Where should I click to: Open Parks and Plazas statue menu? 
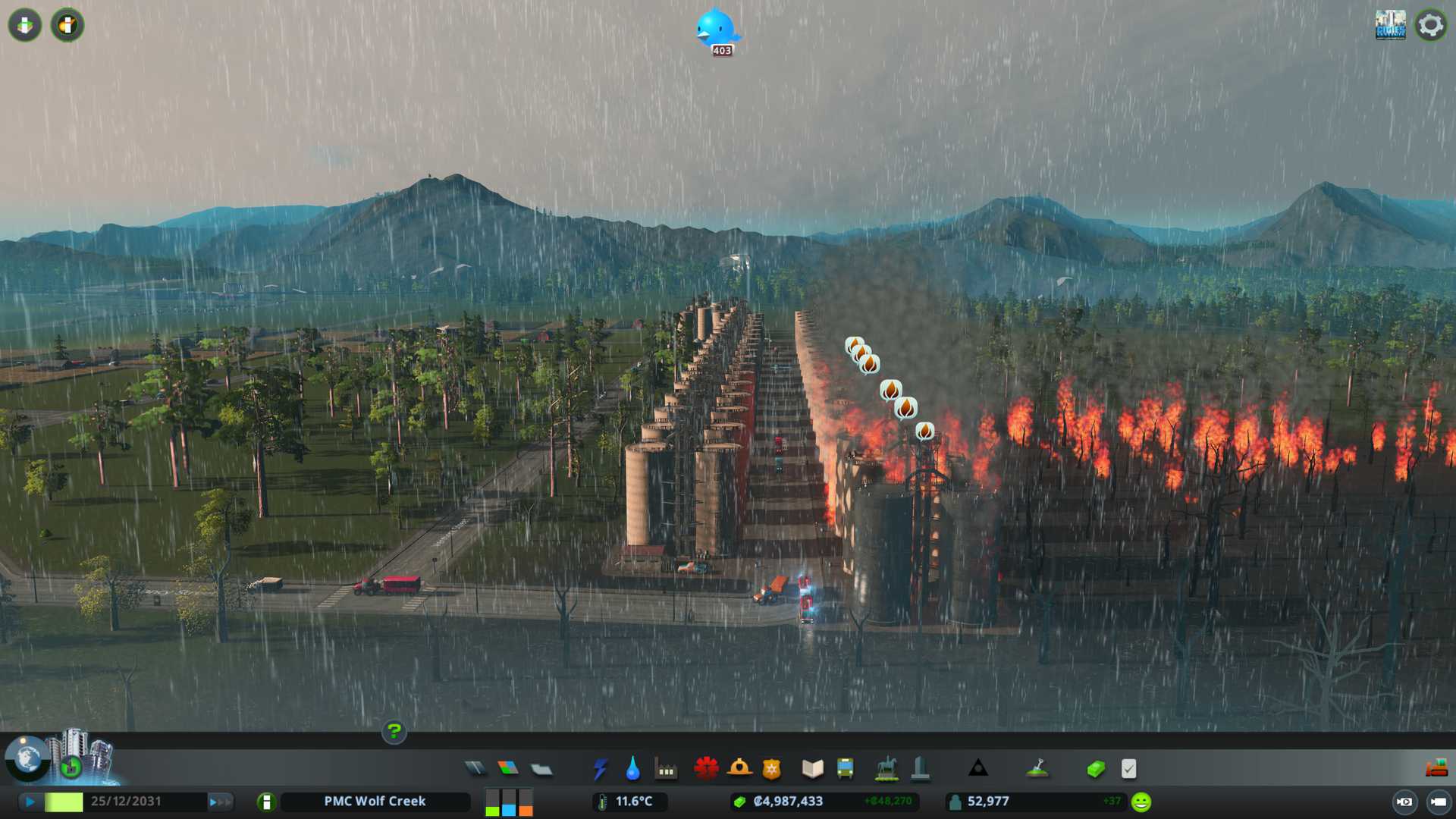[x=886, y=769]
